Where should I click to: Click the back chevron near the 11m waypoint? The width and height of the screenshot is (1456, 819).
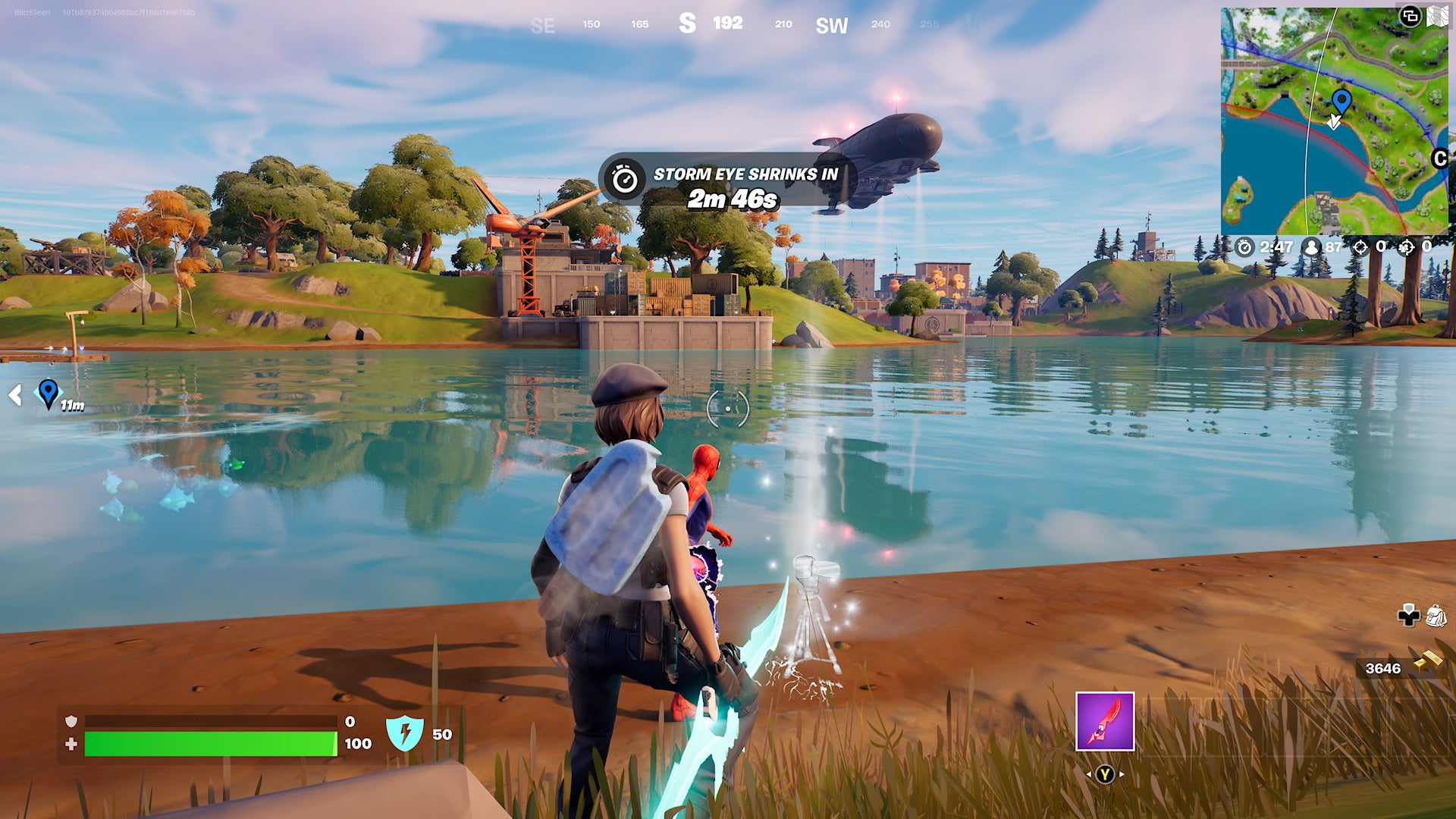(15, 394)
